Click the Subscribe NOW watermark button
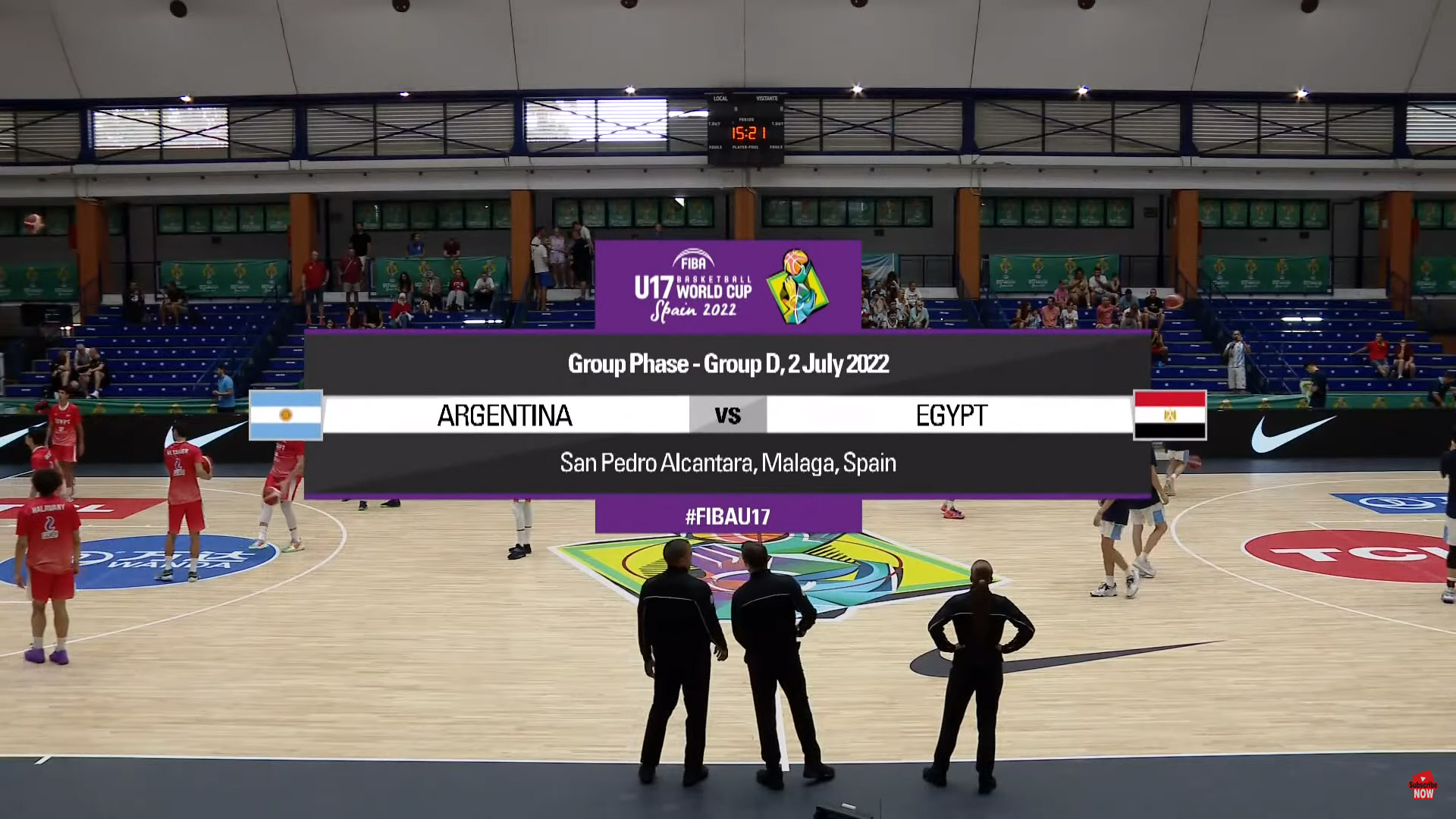 (x=1423, y=786)
